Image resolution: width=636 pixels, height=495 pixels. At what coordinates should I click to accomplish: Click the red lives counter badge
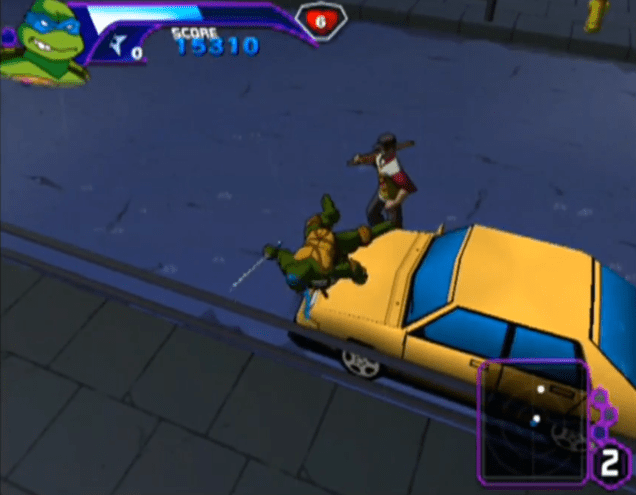[321, 20]
